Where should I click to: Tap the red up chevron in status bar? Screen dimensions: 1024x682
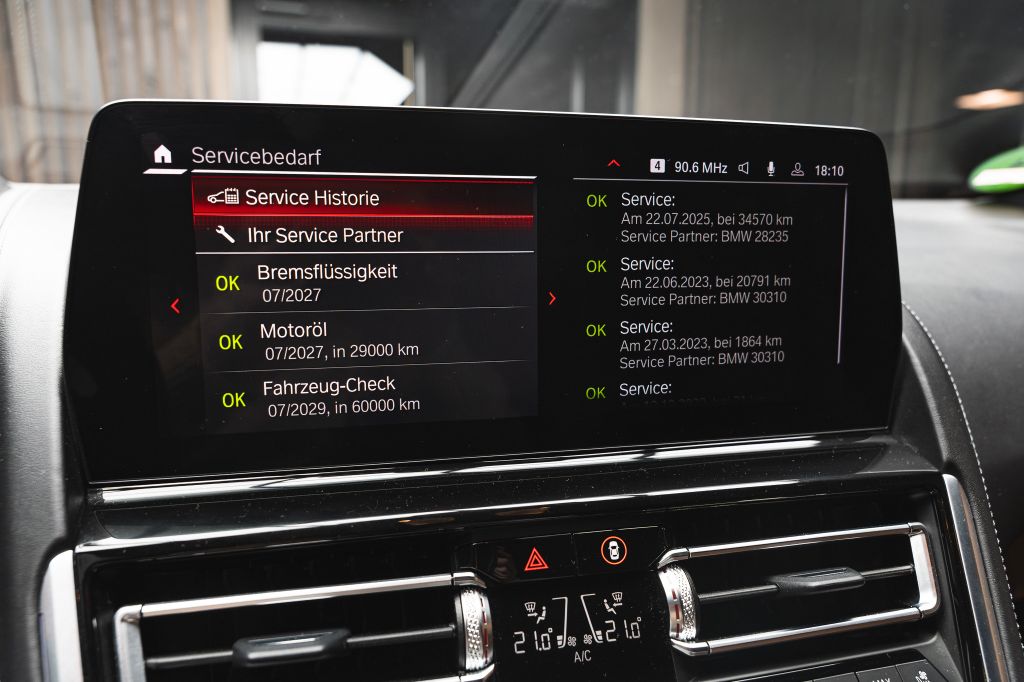pyautogui.click(x=614, y=164)
